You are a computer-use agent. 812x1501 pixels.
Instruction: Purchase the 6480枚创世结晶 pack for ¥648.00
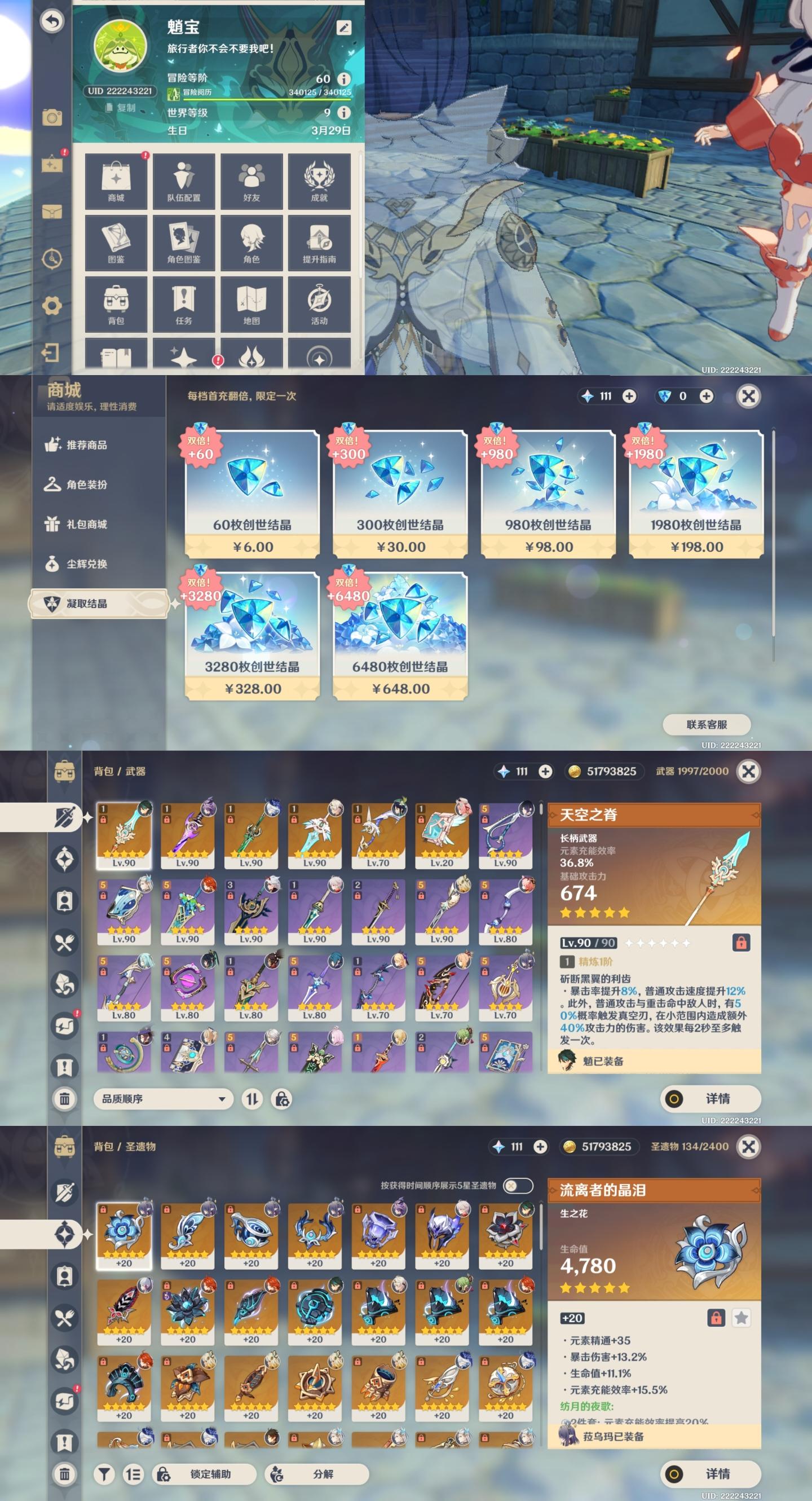(x=400, y=636)
